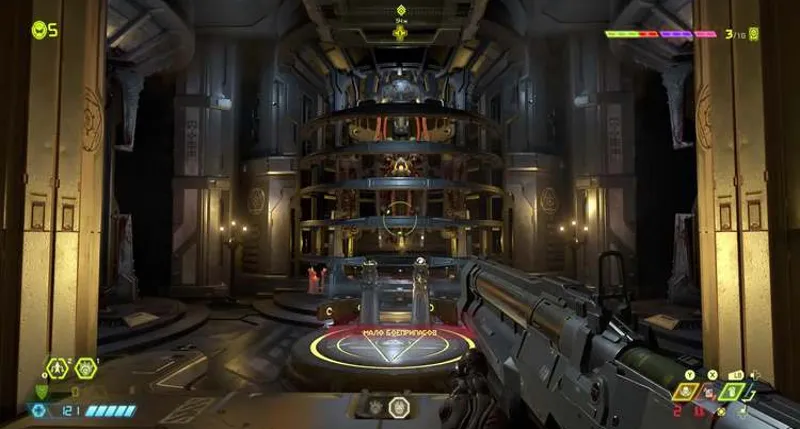
Task: Click the yellow objective marker at top
Action: [400, 33]
